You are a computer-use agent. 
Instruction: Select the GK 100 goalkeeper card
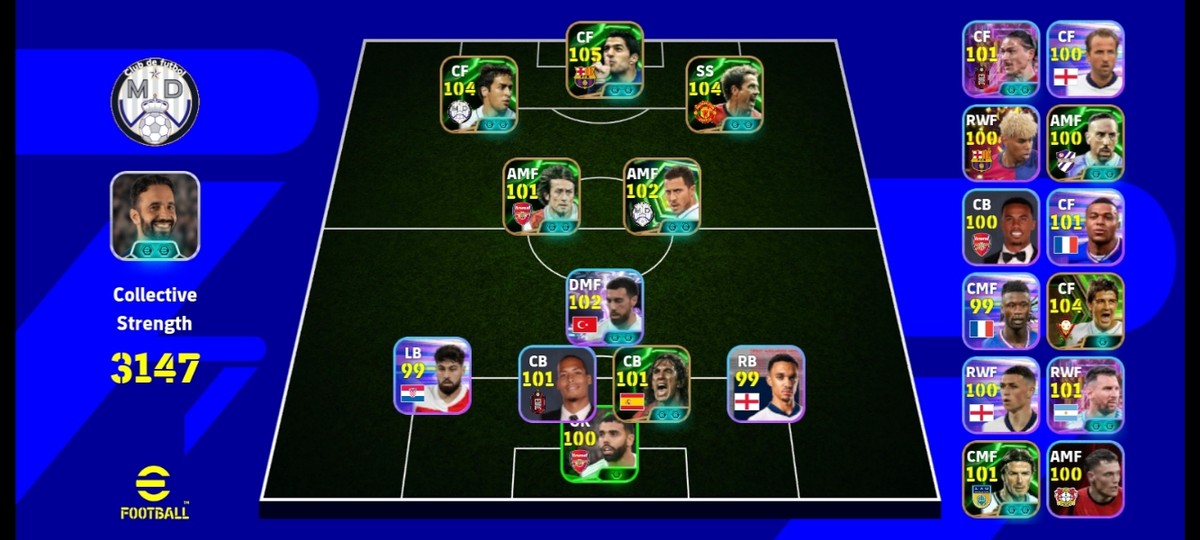pyautogui.click(x=600, y=452)
